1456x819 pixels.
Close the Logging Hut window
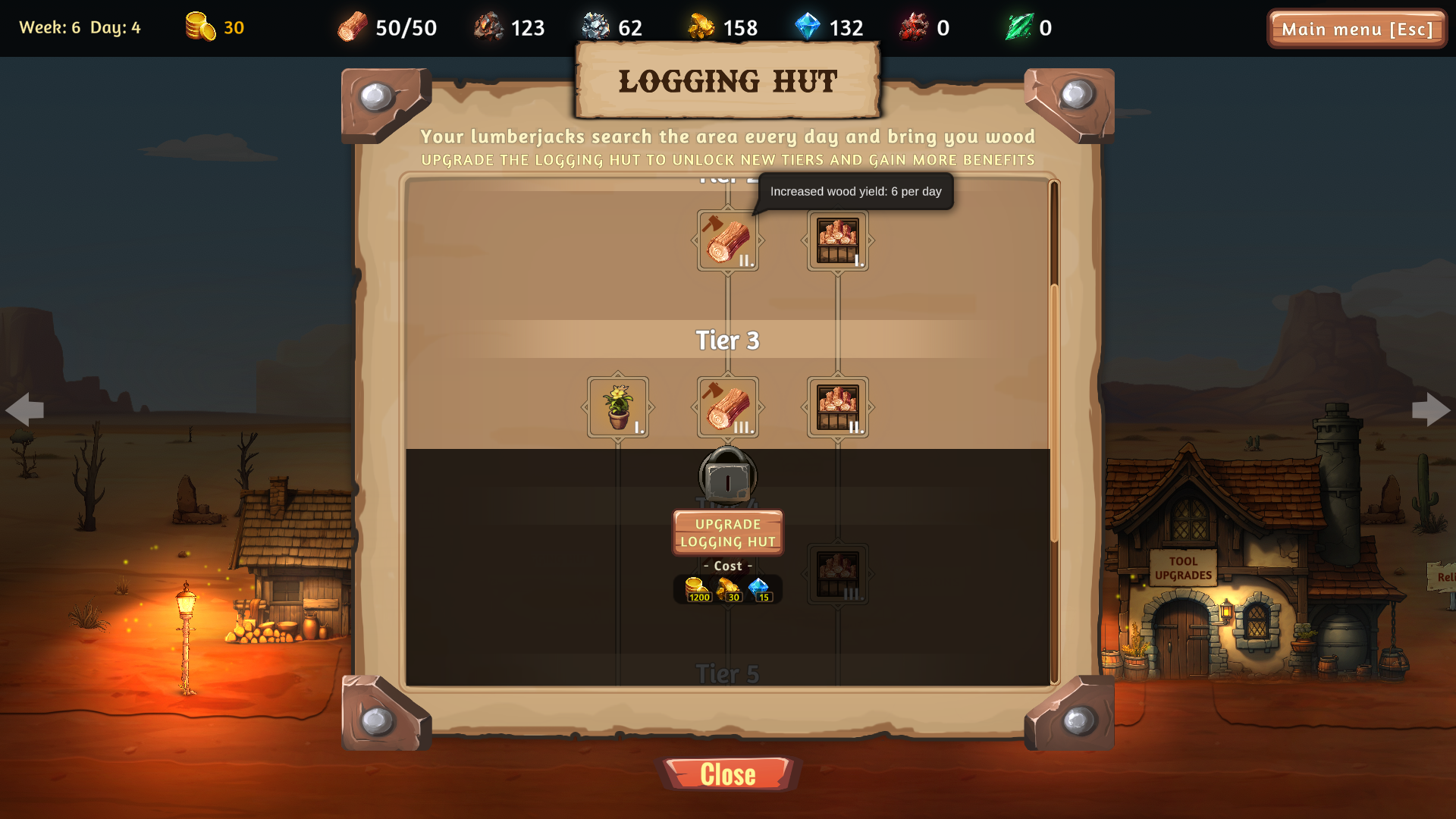[727, 773]
